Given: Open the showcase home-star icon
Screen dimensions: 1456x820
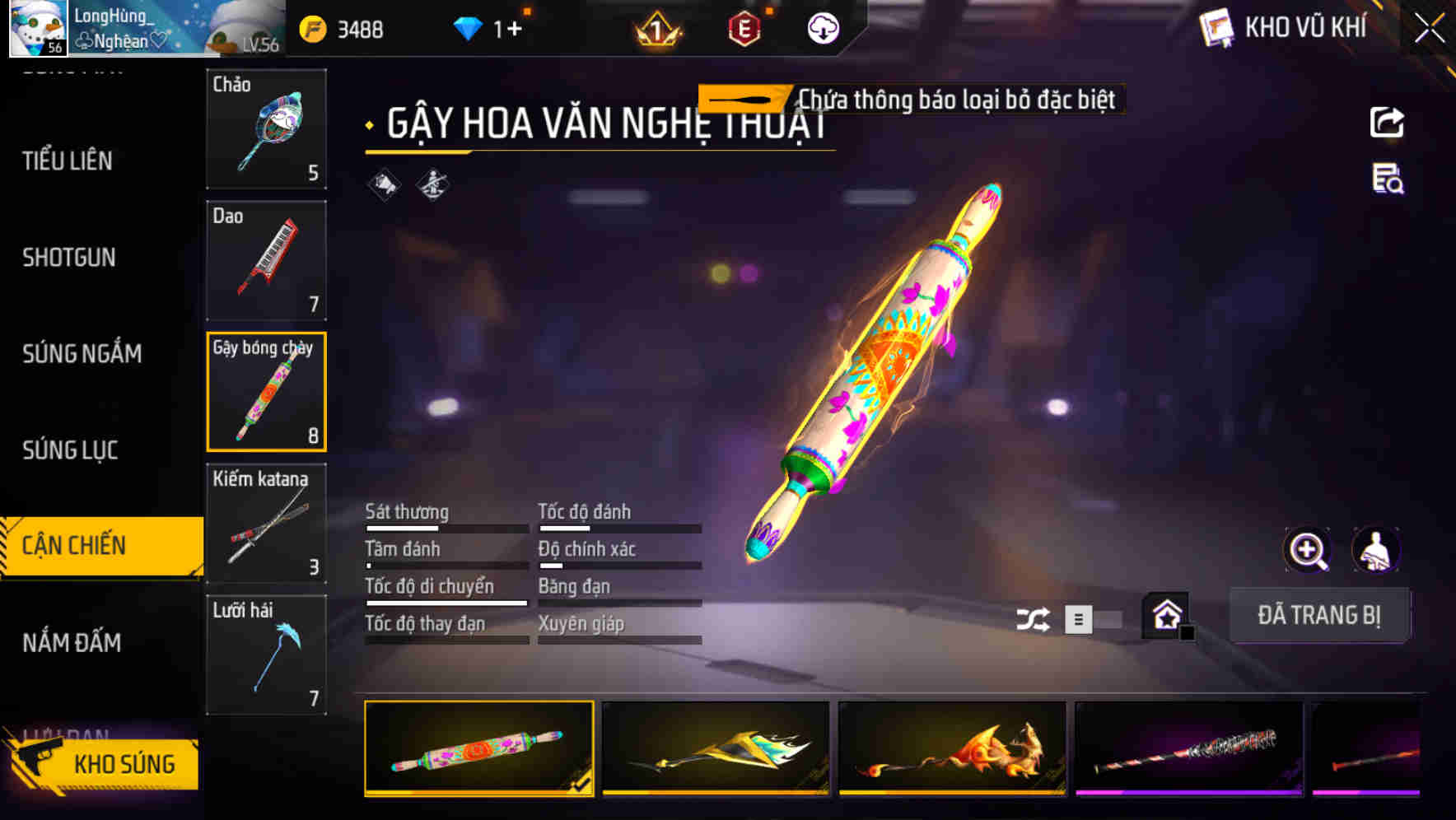Looking at the screenshot, I should pyautogui.click(x=1164, y=616).
